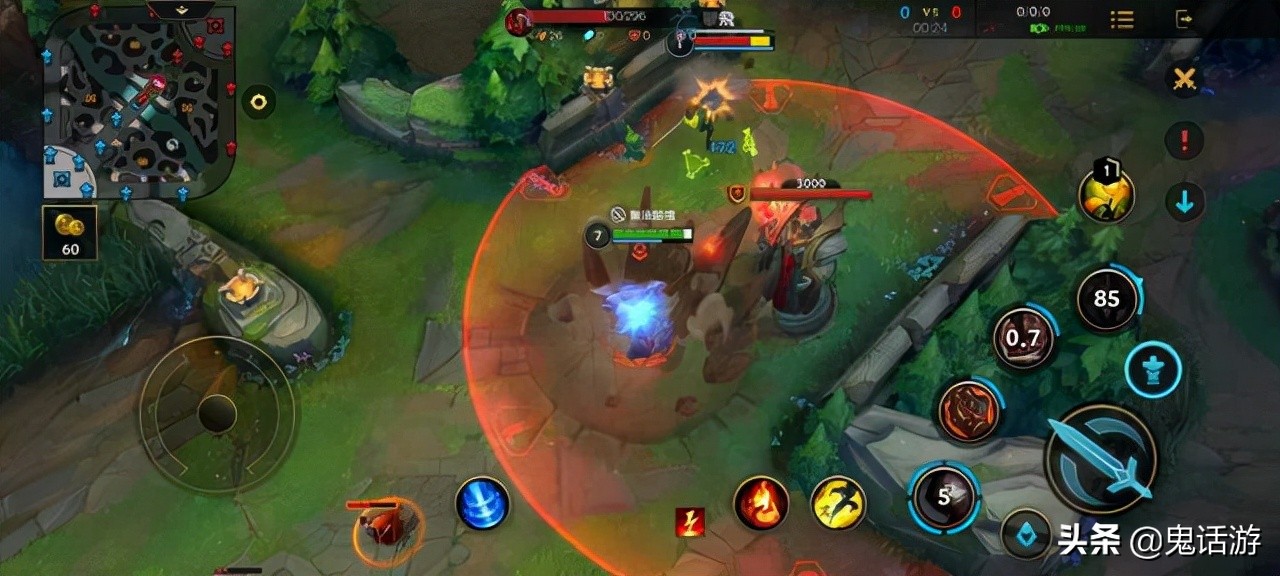Image resolution: width=1280 pixels, height=576 pixels.
Task: Hit the sword basic attack button
Action: click(x=1101, y=459)
